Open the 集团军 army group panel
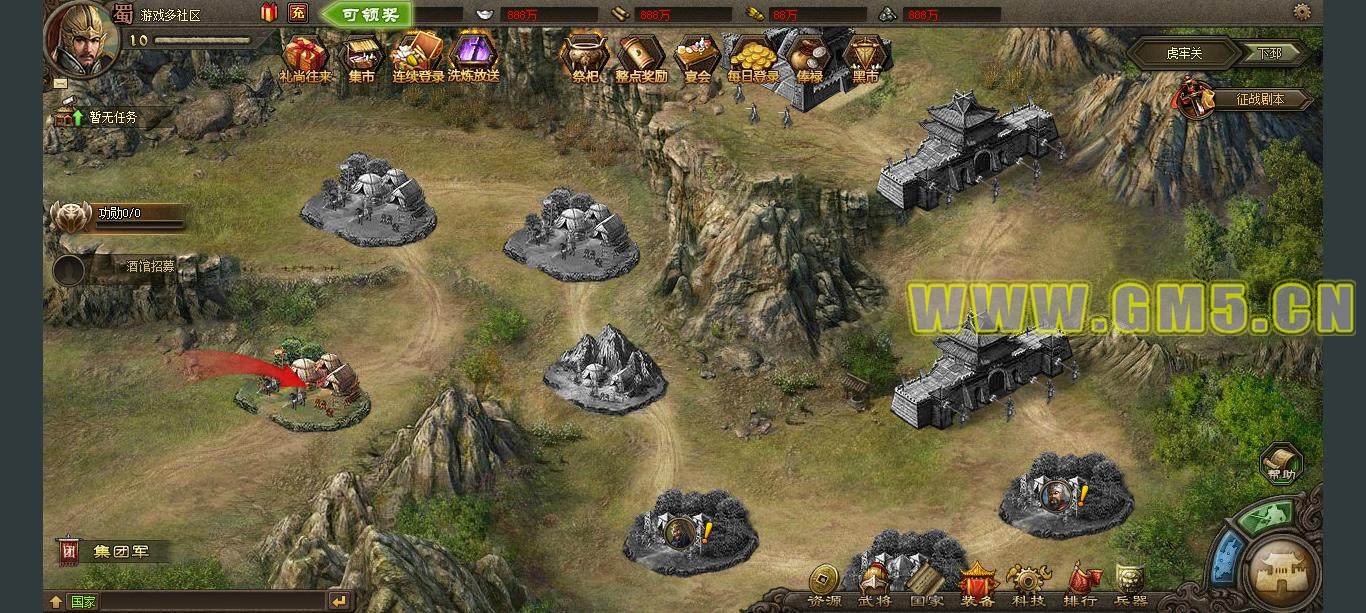The image size is (1366, 613). 118,551
